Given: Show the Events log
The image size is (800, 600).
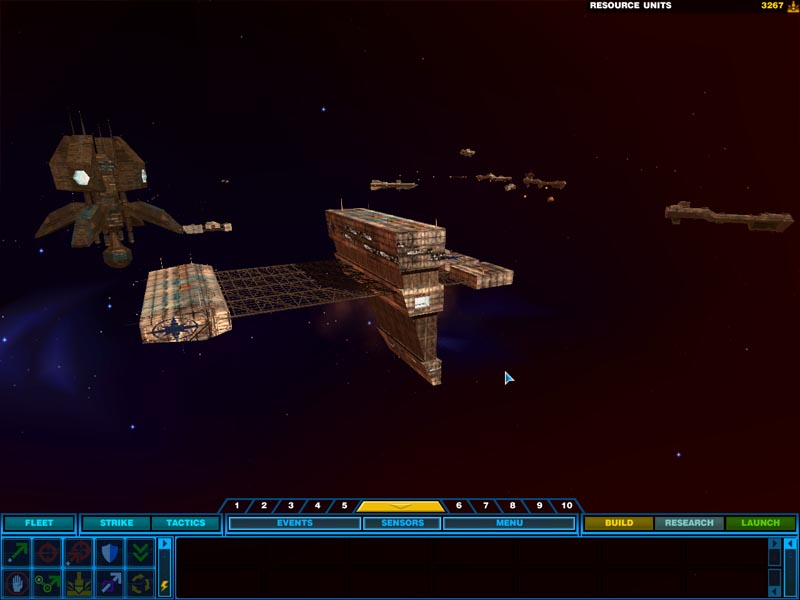Looking at the screenshot, I should coord(295,523).
